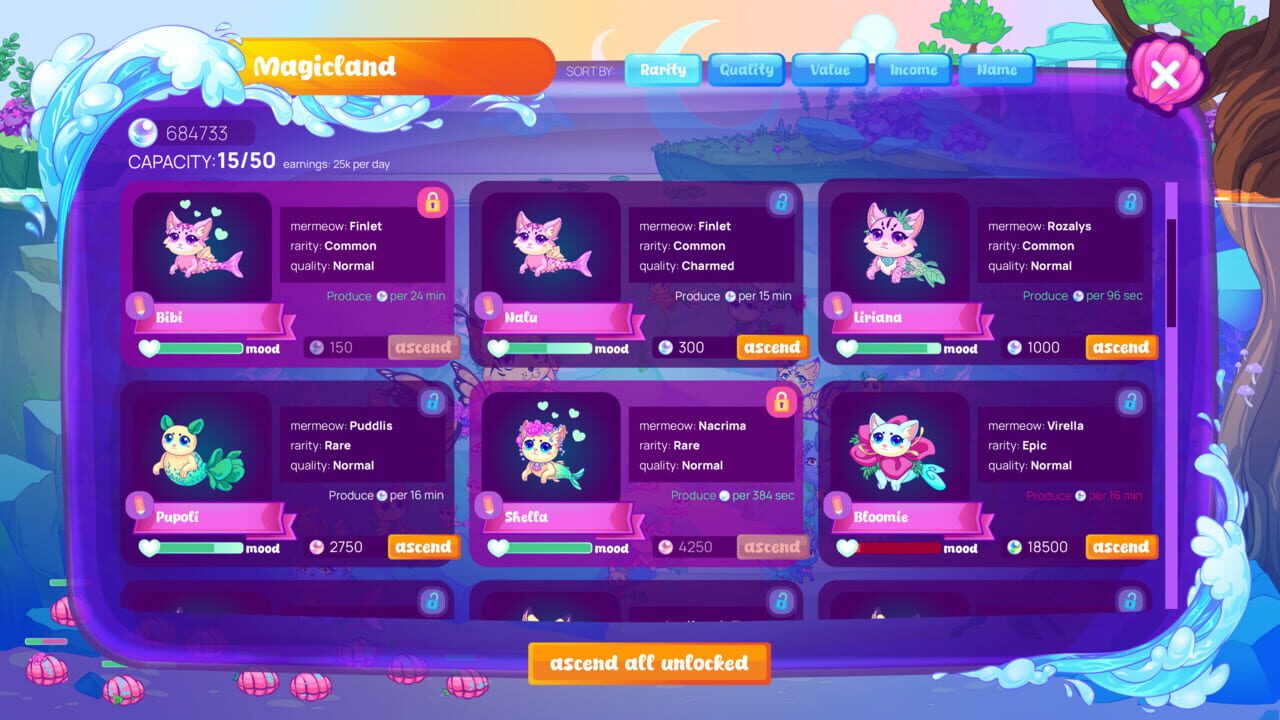
Task: Ascend Liriana for 1000 coins
Action: click(x=1120, y=347)
